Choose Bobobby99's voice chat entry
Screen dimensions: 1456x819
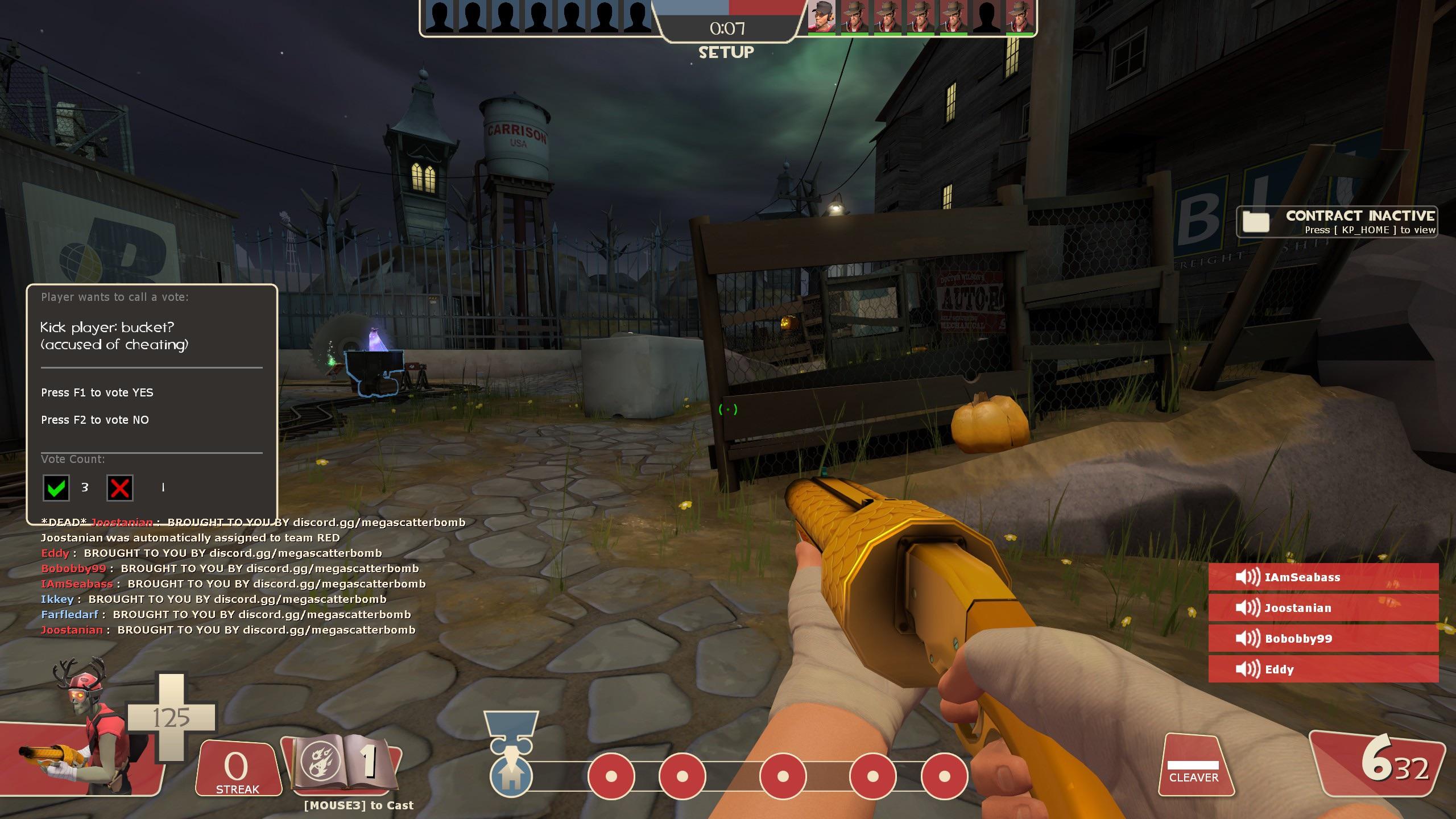pyautogui.click(x=1323, y=639)
